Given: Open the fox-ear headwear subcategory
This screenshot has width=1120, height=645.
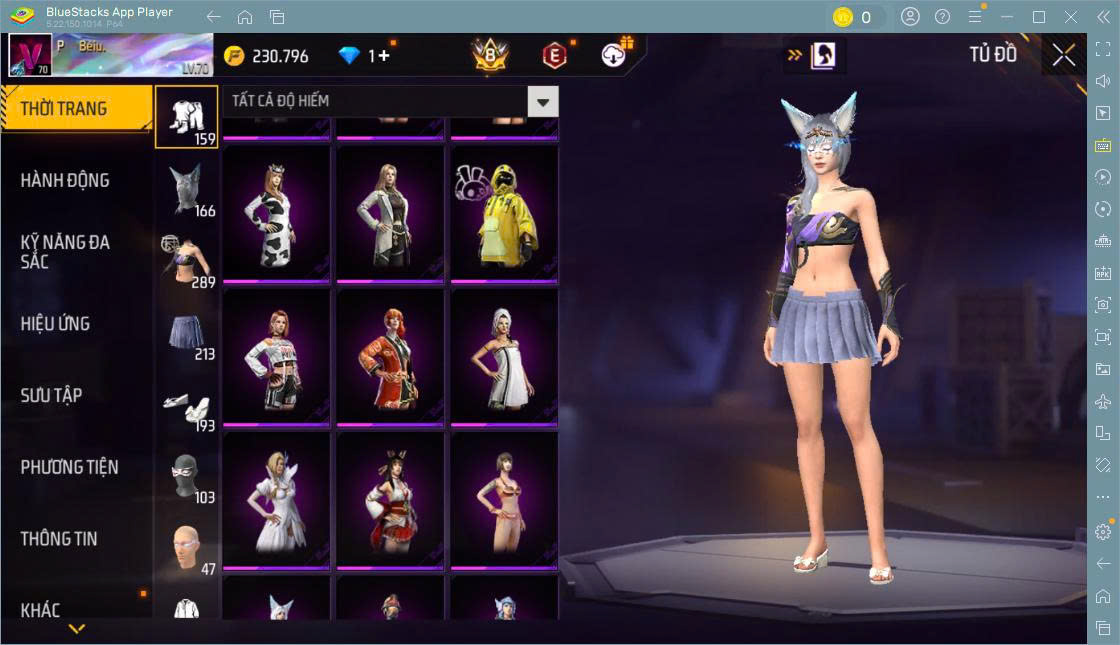Looking at the screenshot, I should (x=187, y=190).
